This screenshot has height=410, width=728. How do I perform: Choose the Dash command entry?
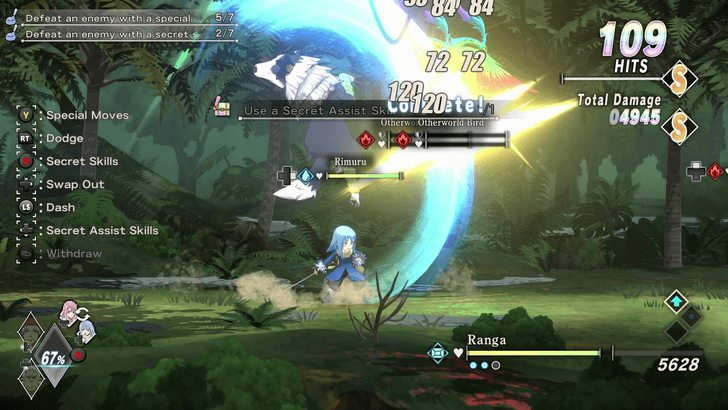pyautogui.click(x=60, y=207)
